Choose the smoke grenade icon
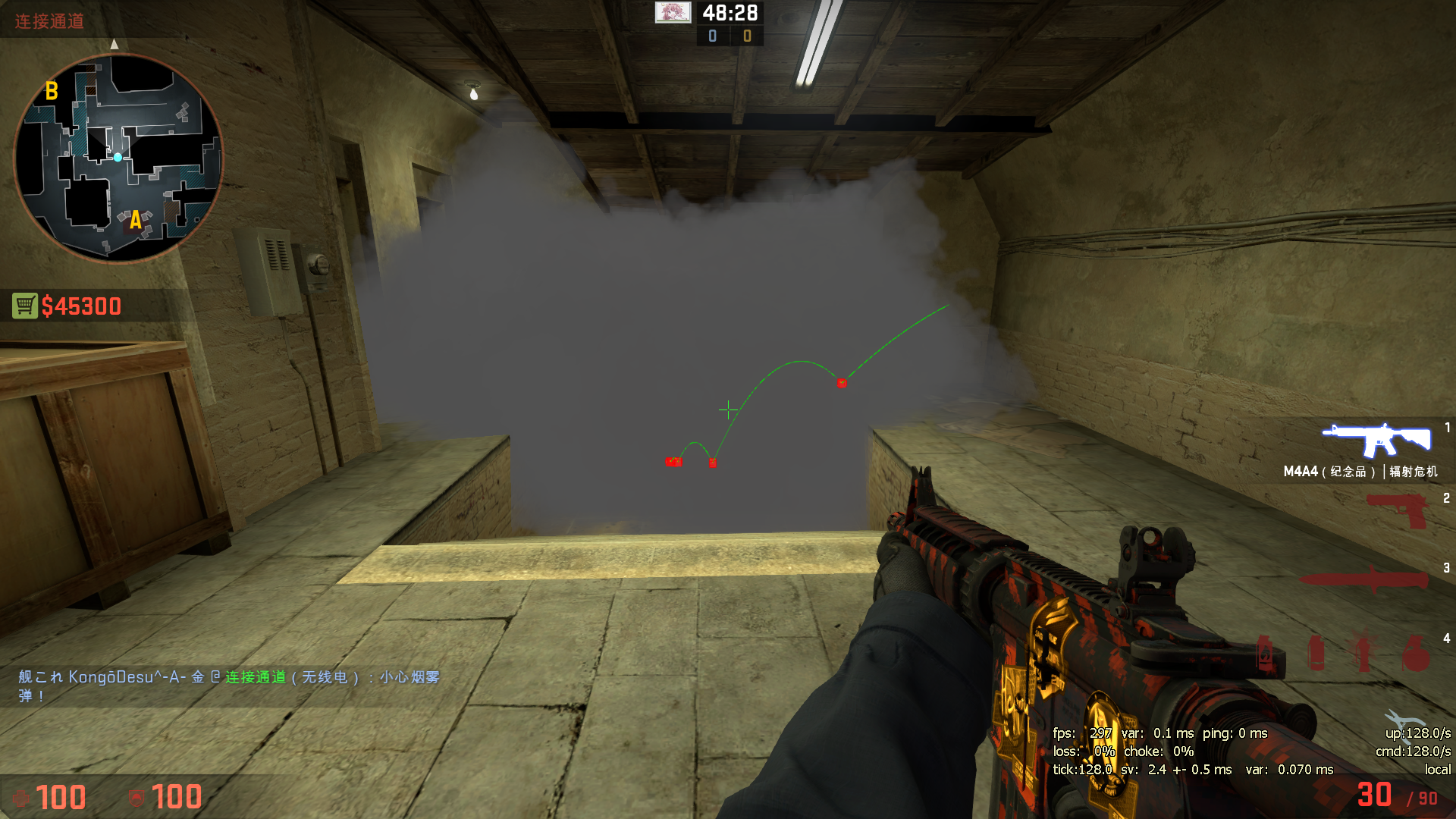This screenshot has height=819, width=1456. coord(1316,653)
